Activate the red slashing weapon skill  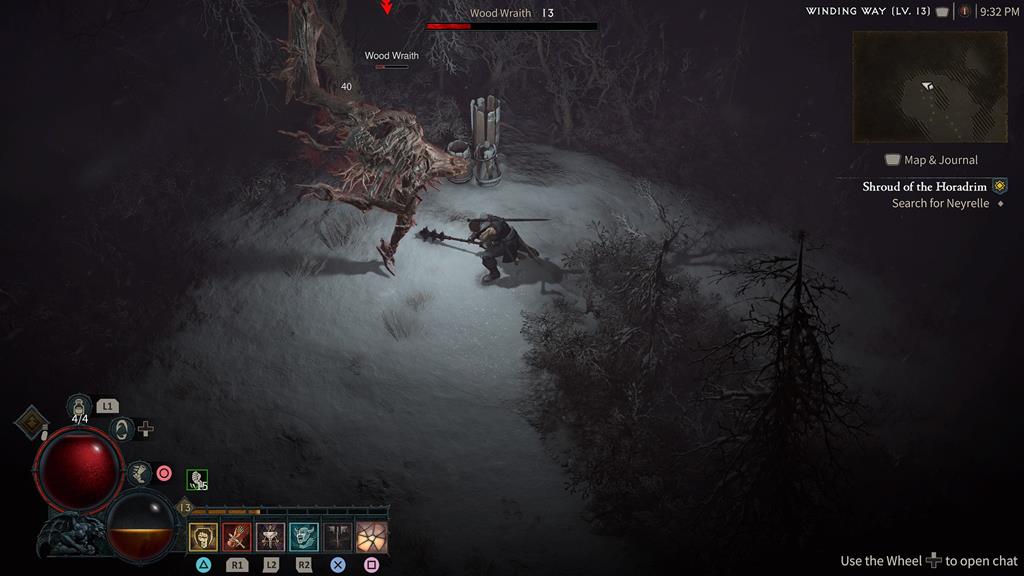[237, 537]
